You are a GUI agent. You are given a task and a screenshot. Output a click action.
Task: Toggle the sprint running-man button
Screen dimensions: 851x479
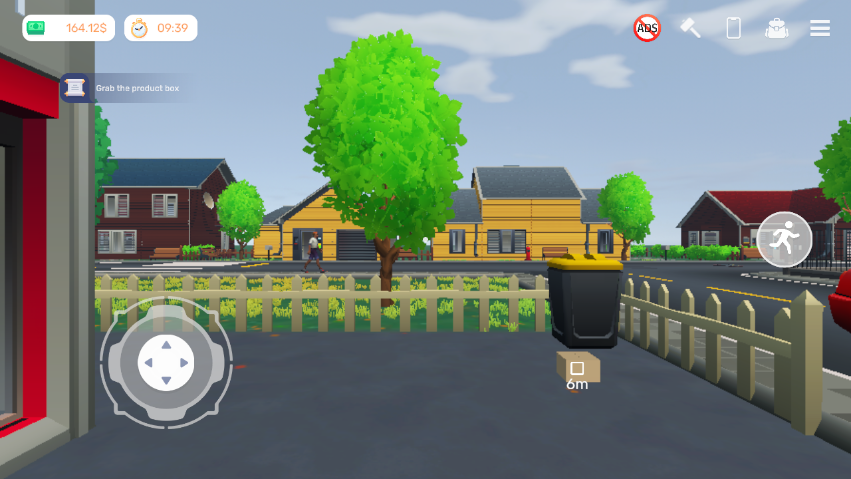click(784, 239)
